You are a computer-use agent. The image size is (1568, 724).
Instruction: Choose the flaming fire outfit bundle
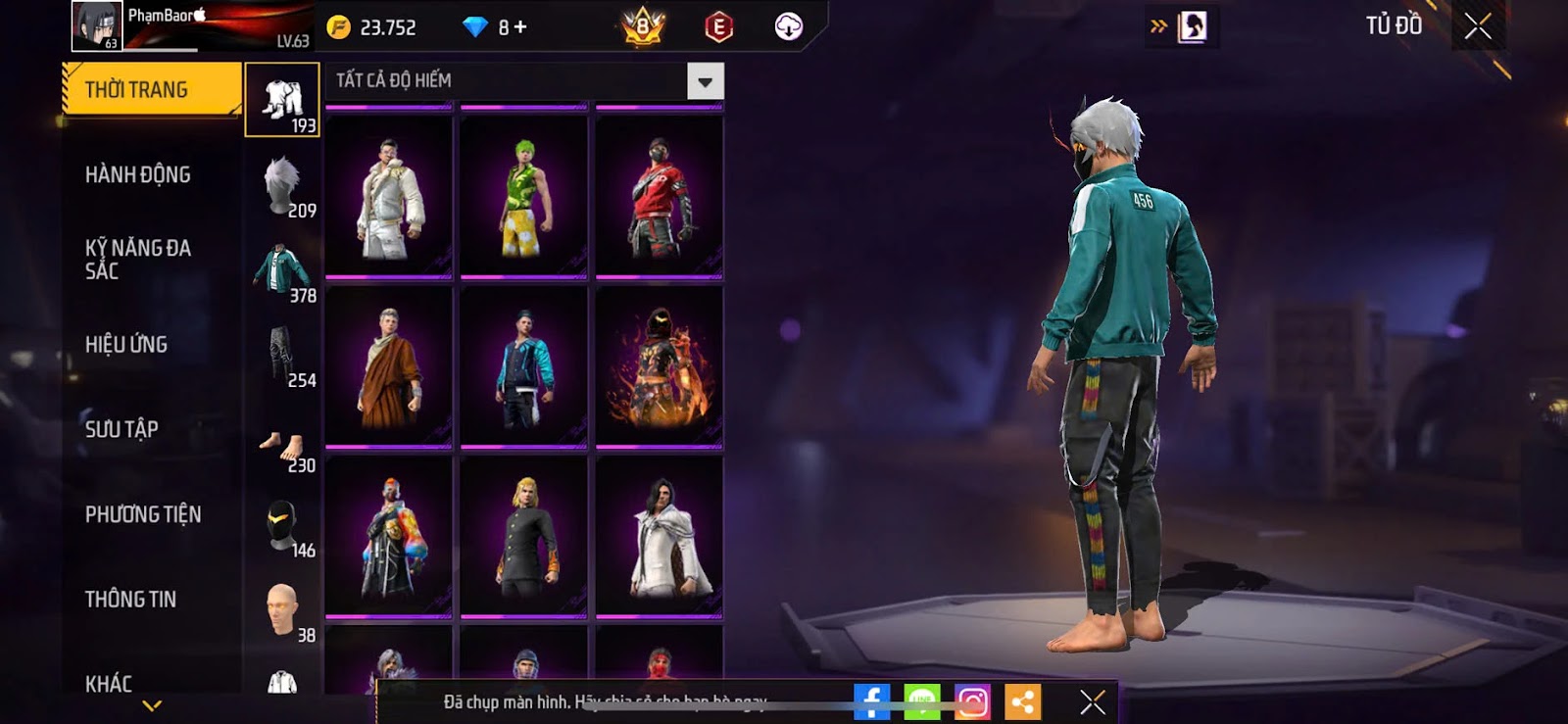659,366
